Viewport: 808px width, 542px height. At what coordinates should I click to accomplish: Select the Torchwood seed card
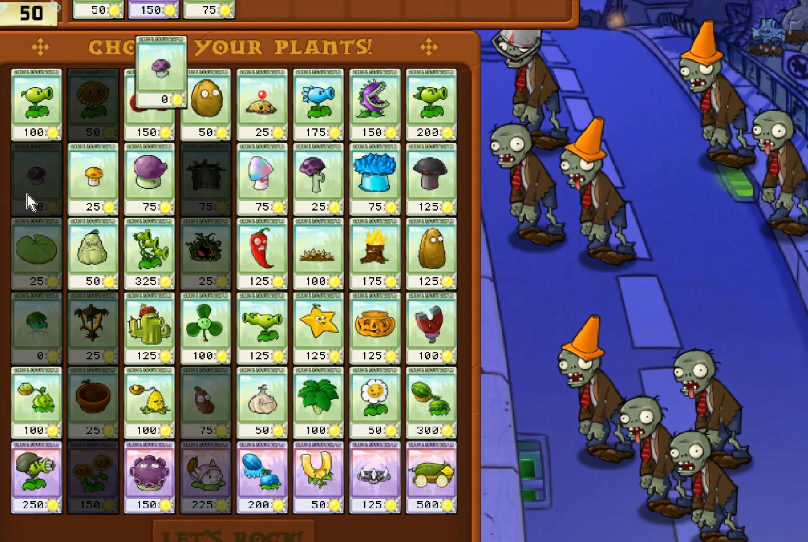pyautogui.click(x=375, y=252)
